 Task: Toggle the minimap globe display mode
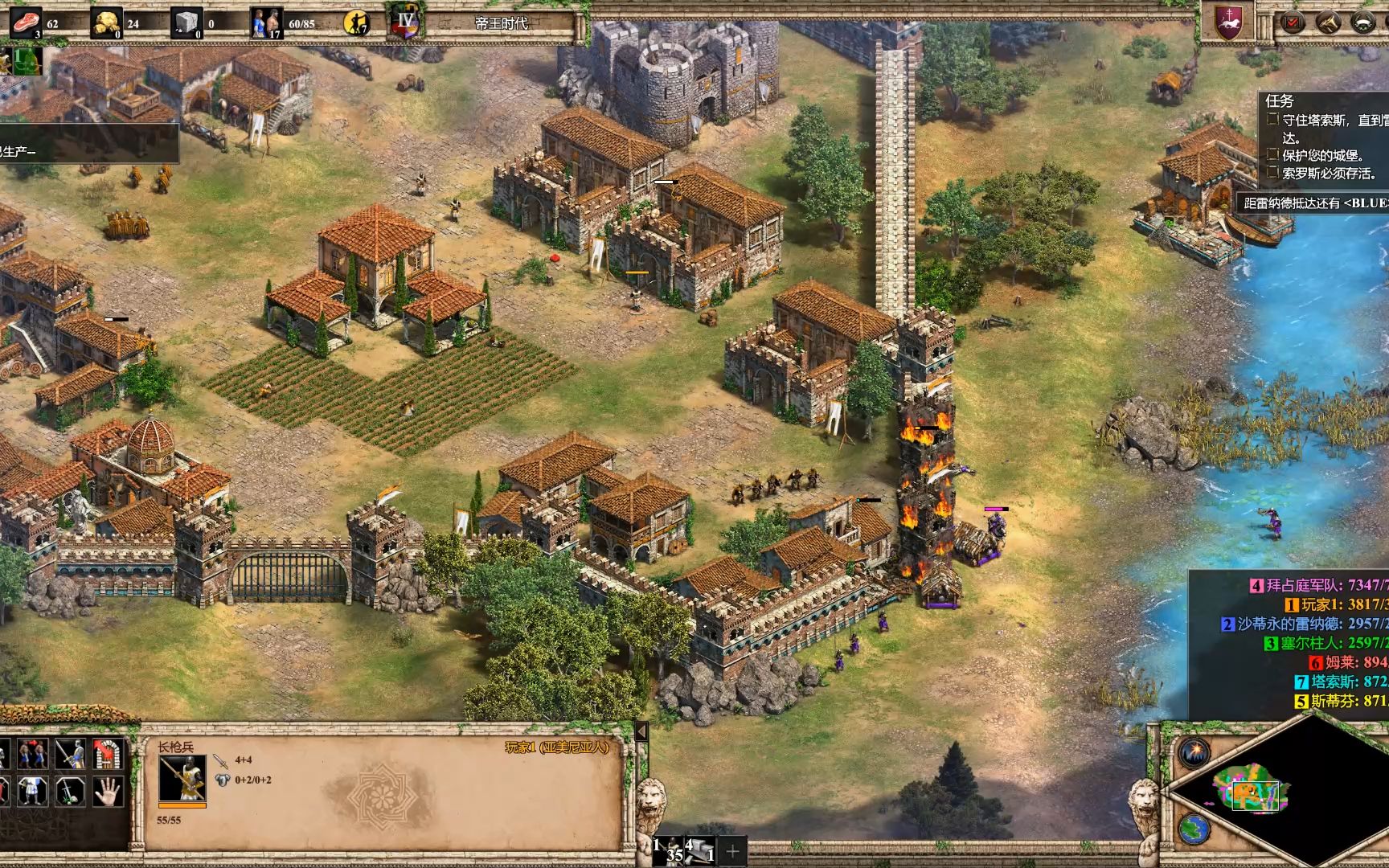tap(1194, 828)
